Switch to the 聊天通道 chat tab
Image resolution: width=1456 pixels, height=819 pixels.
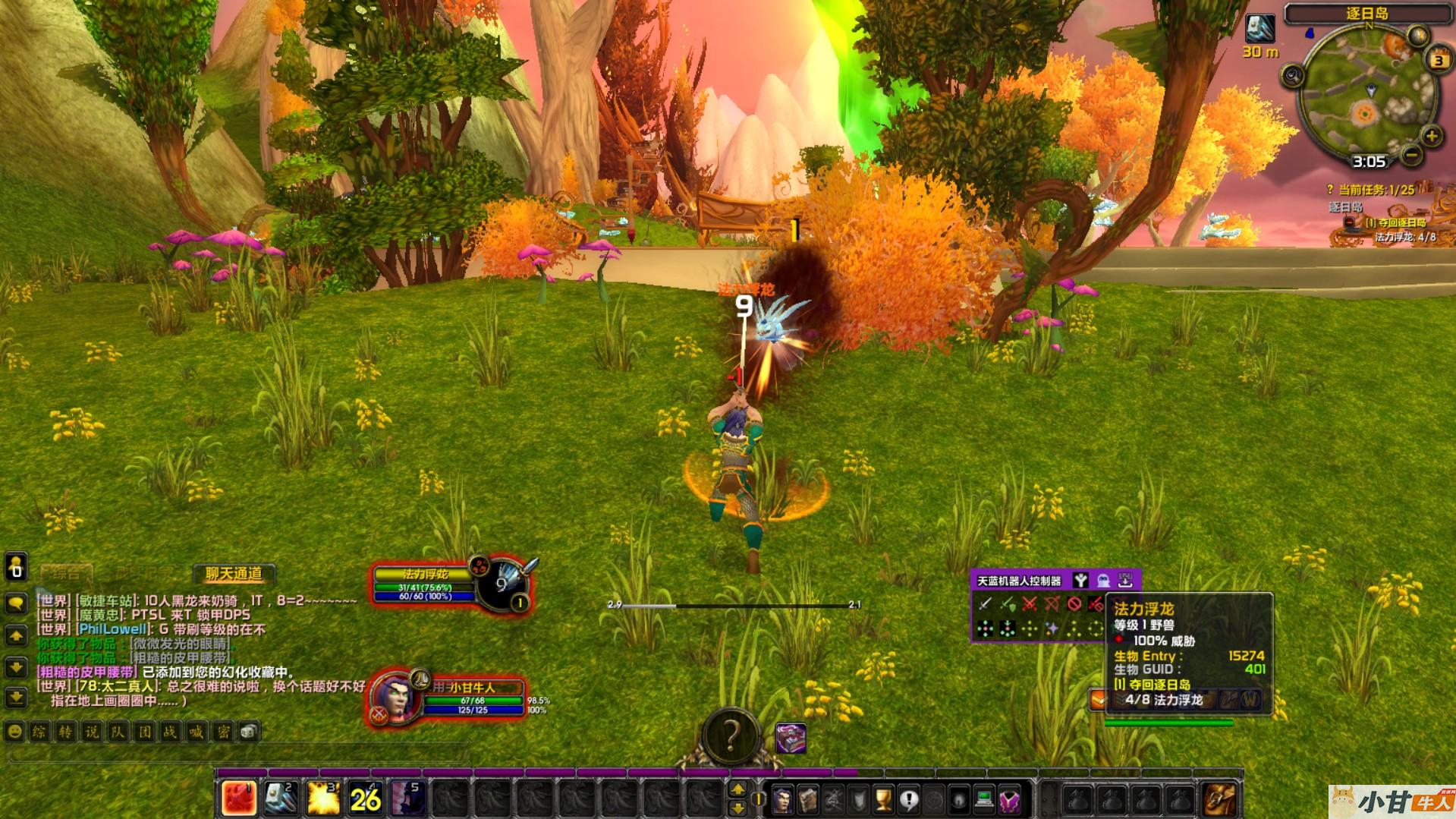coord(234,574)
